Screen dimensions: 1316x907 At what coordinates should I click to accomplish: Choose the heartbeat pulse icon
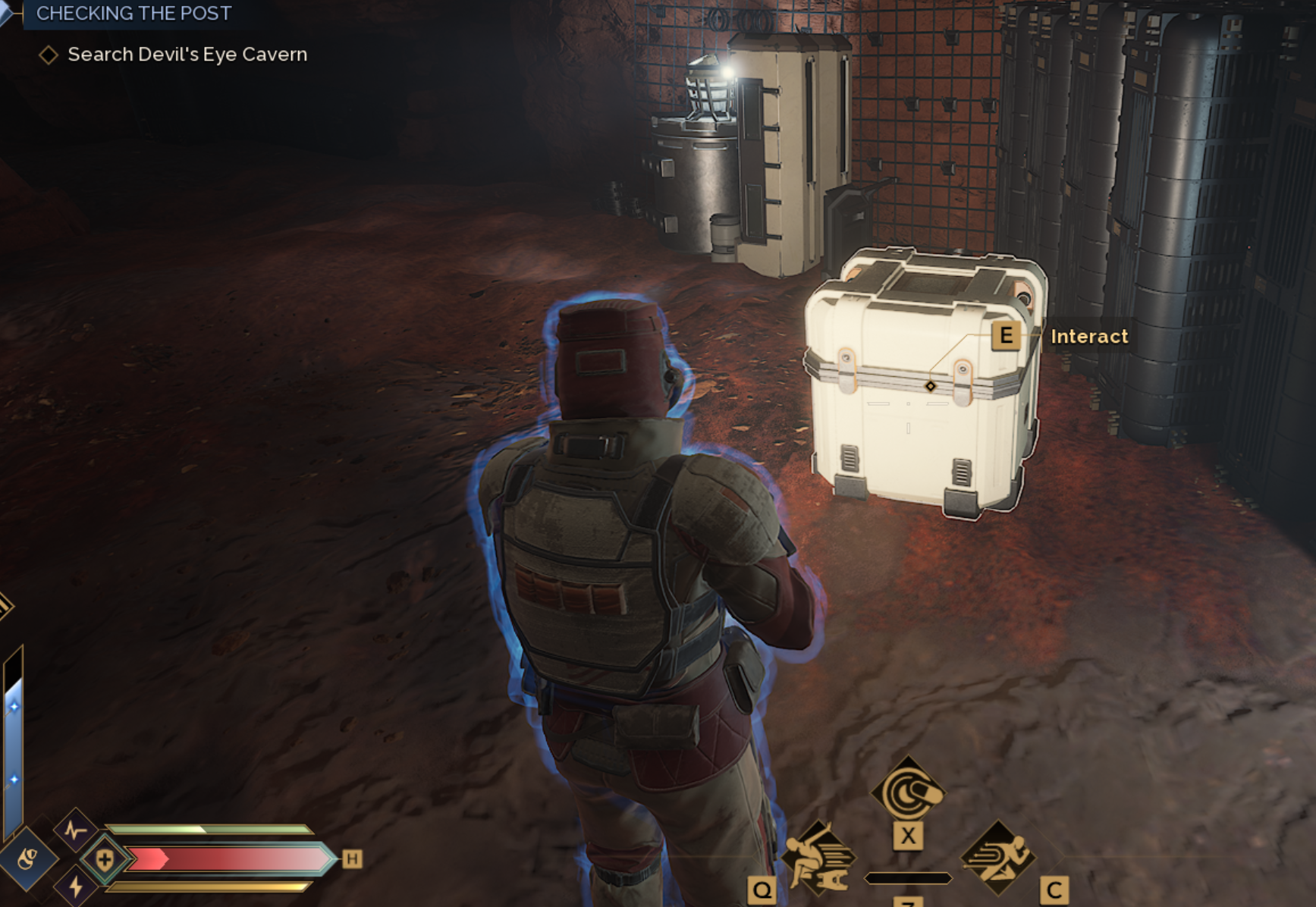[x=75, y=830]
